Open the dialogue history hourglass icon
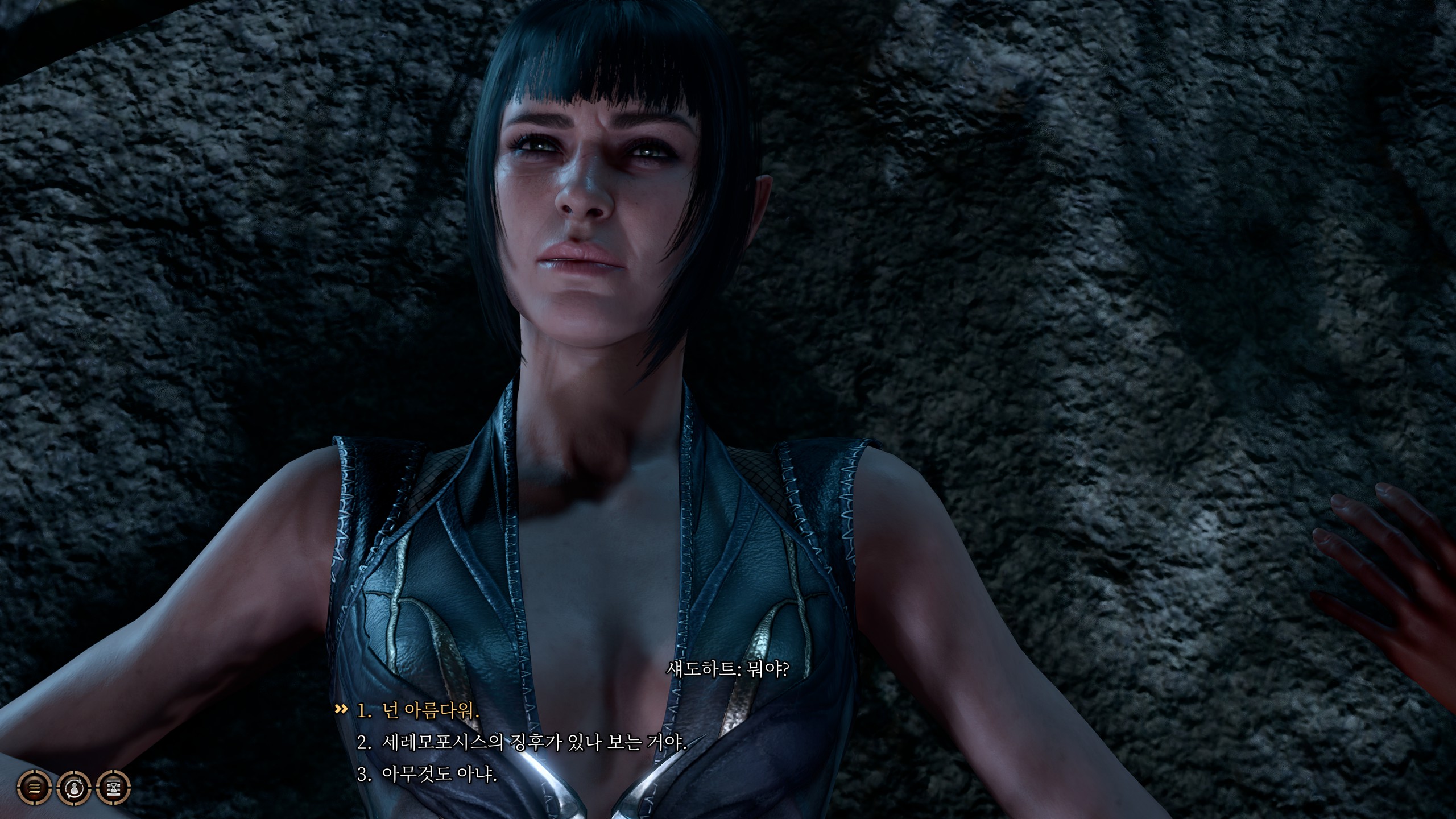Viewport: 1456px width, 819px height. [114, 788]
